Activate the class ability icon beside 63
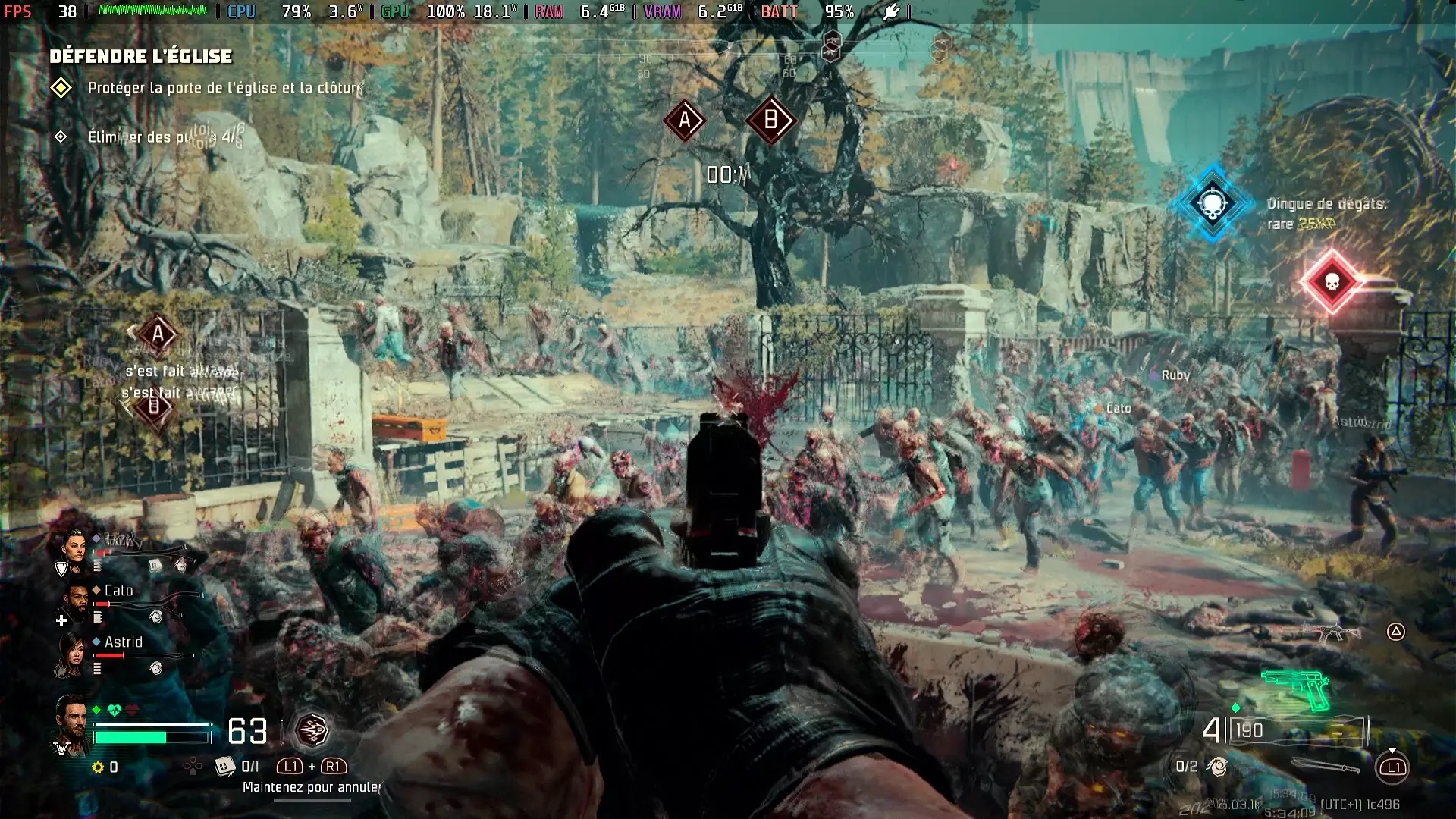 click(311, 731)
